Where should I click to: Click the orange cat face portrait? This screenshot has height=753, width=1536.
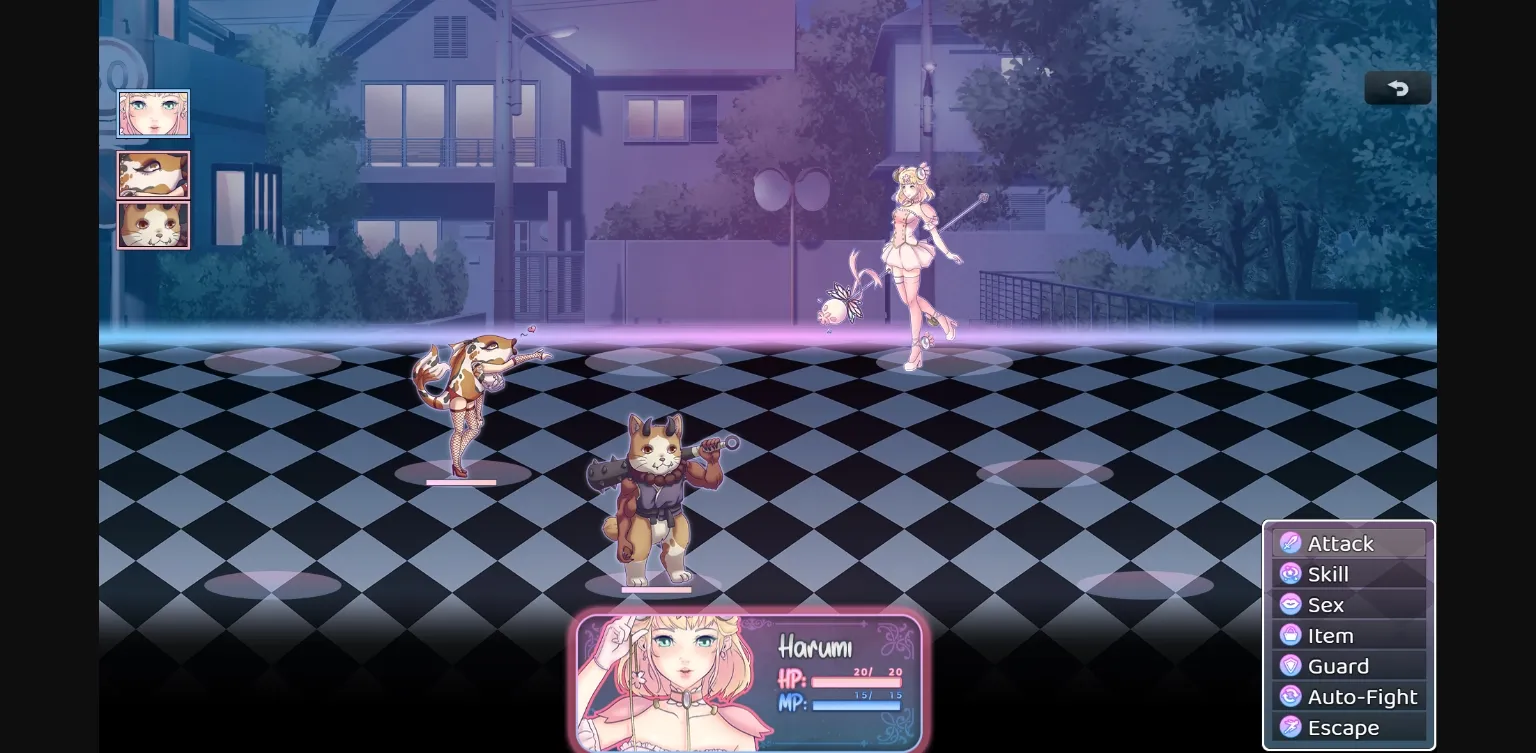153,224
